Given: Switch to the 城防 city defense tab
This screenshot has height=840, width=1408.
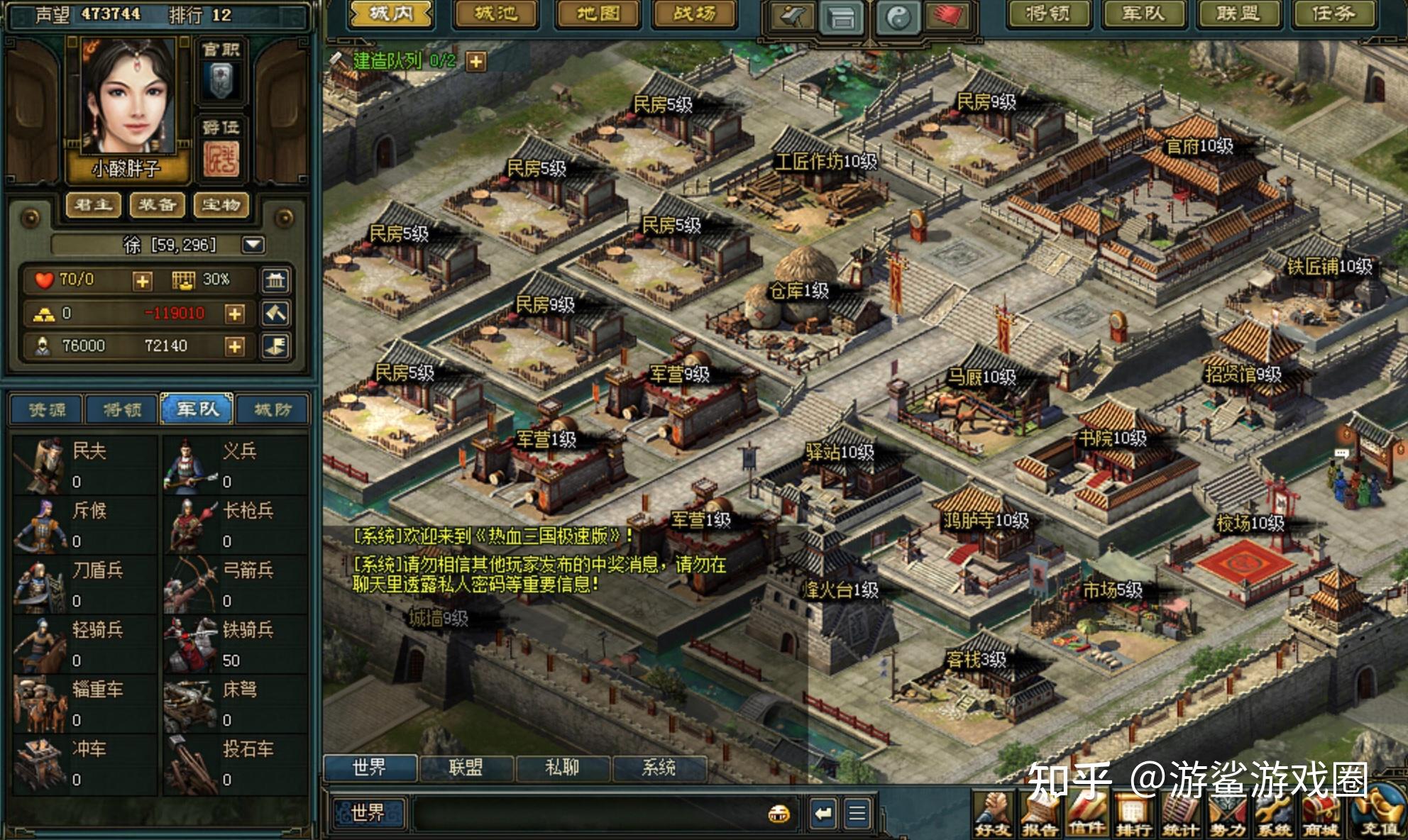Looking at the screenshot, I should pos(273,409).
